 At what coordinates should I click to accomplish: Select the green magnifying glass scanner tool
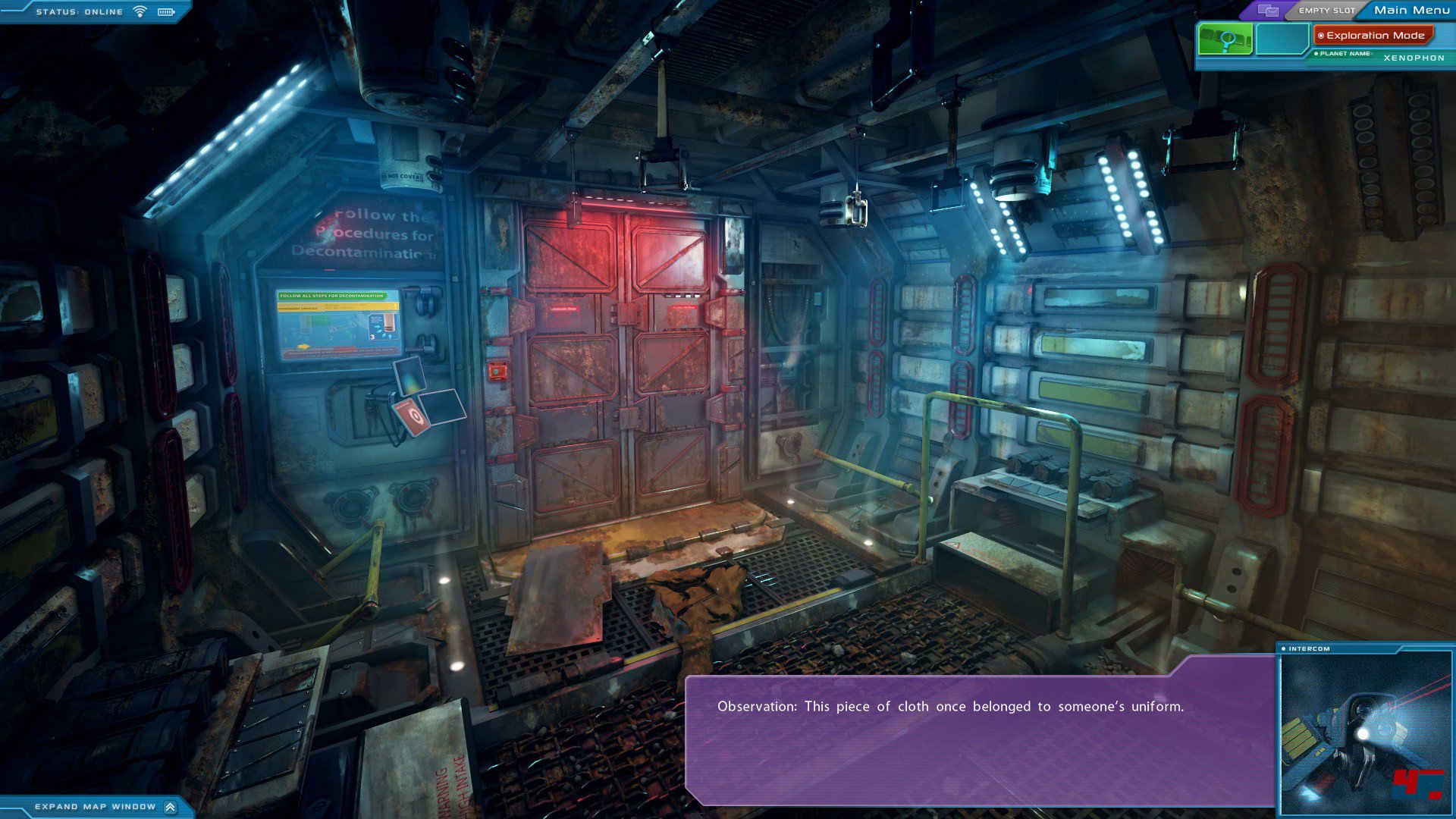click(x=1225, y=39)
